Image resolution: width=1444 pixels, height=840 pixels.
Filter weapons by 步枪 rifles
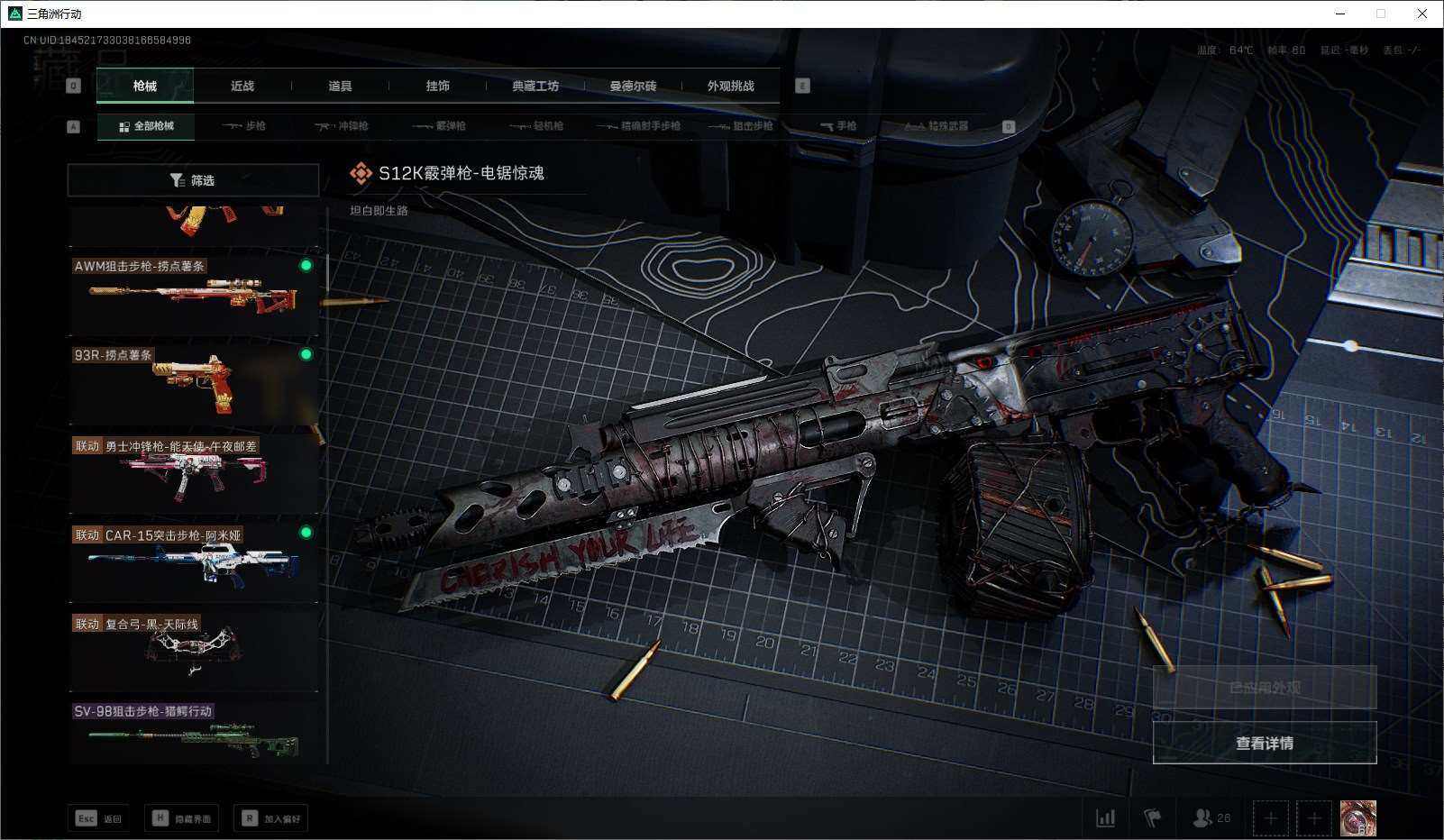click(x=244, y=126)
